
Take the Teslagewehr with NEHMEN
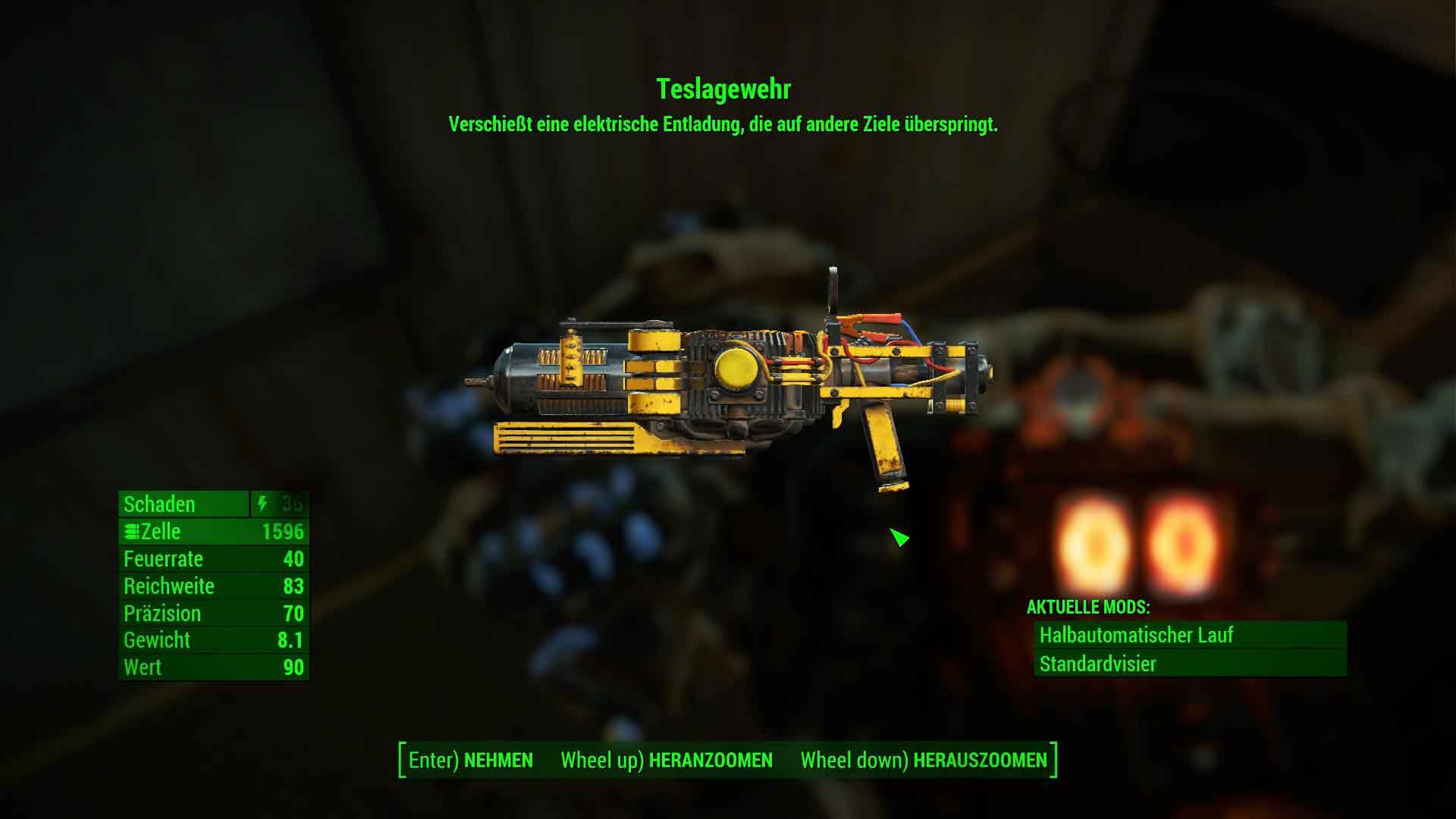(x=471, y=760)
